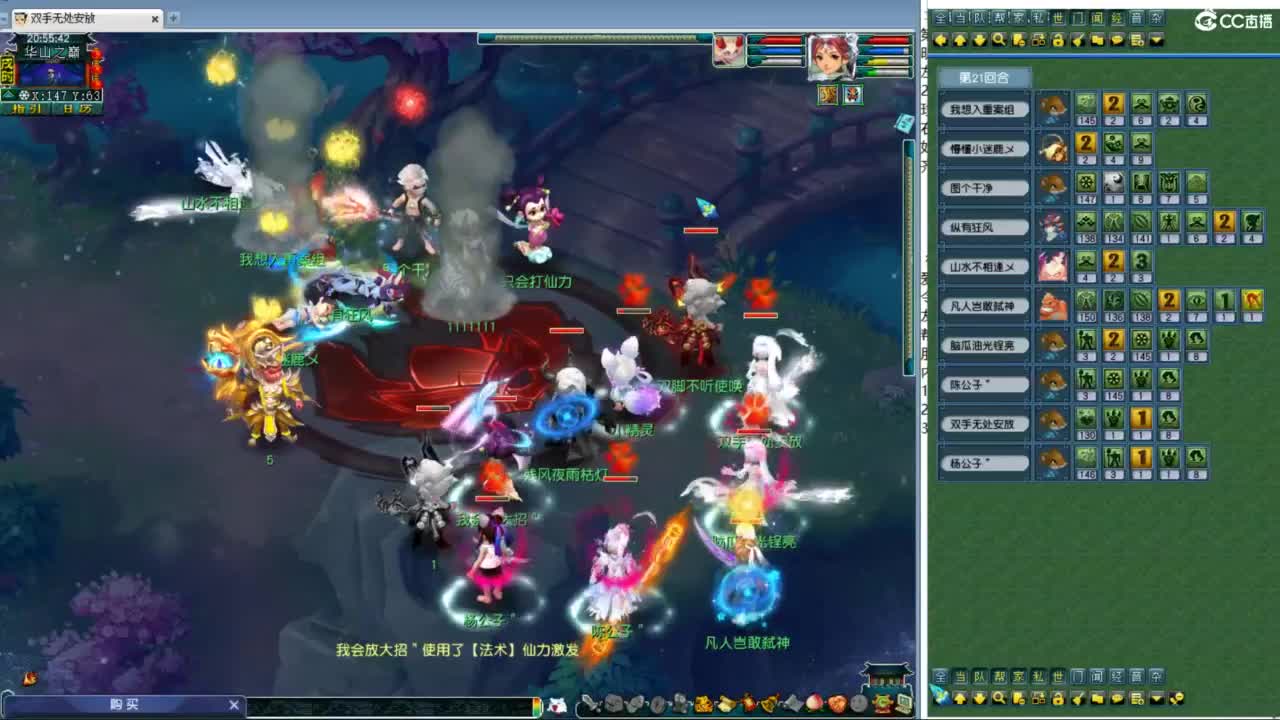Click the 指引 guide button under the minimap
The height and width of the screenshot is (720, 1280).
27,108
